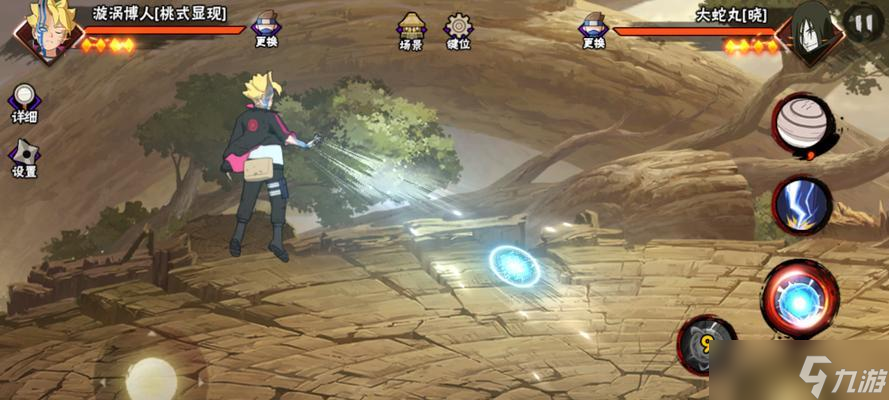
Task: Tap the glowing virtual joystick
Action: coord(151,378)
